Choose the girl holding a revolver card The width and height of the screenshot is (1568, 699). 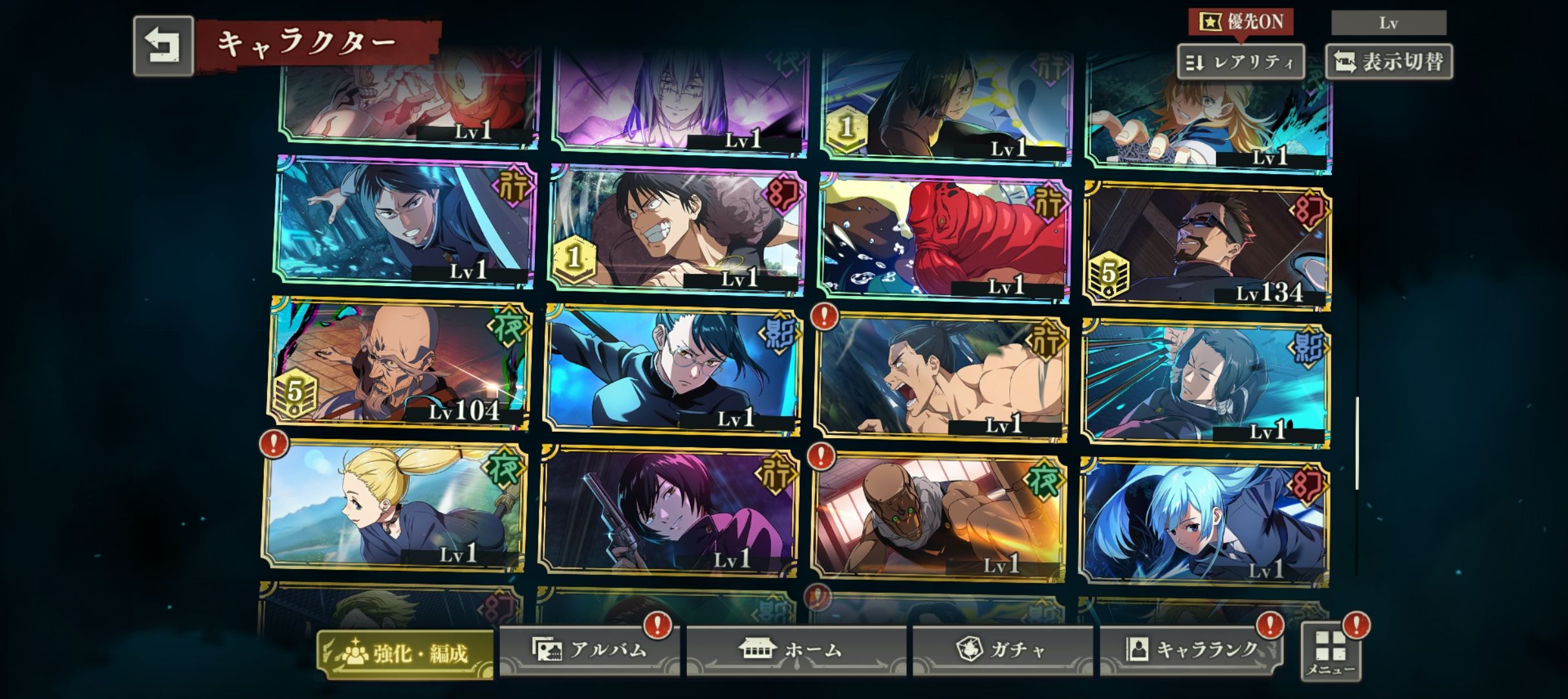[x=668, y=511]
